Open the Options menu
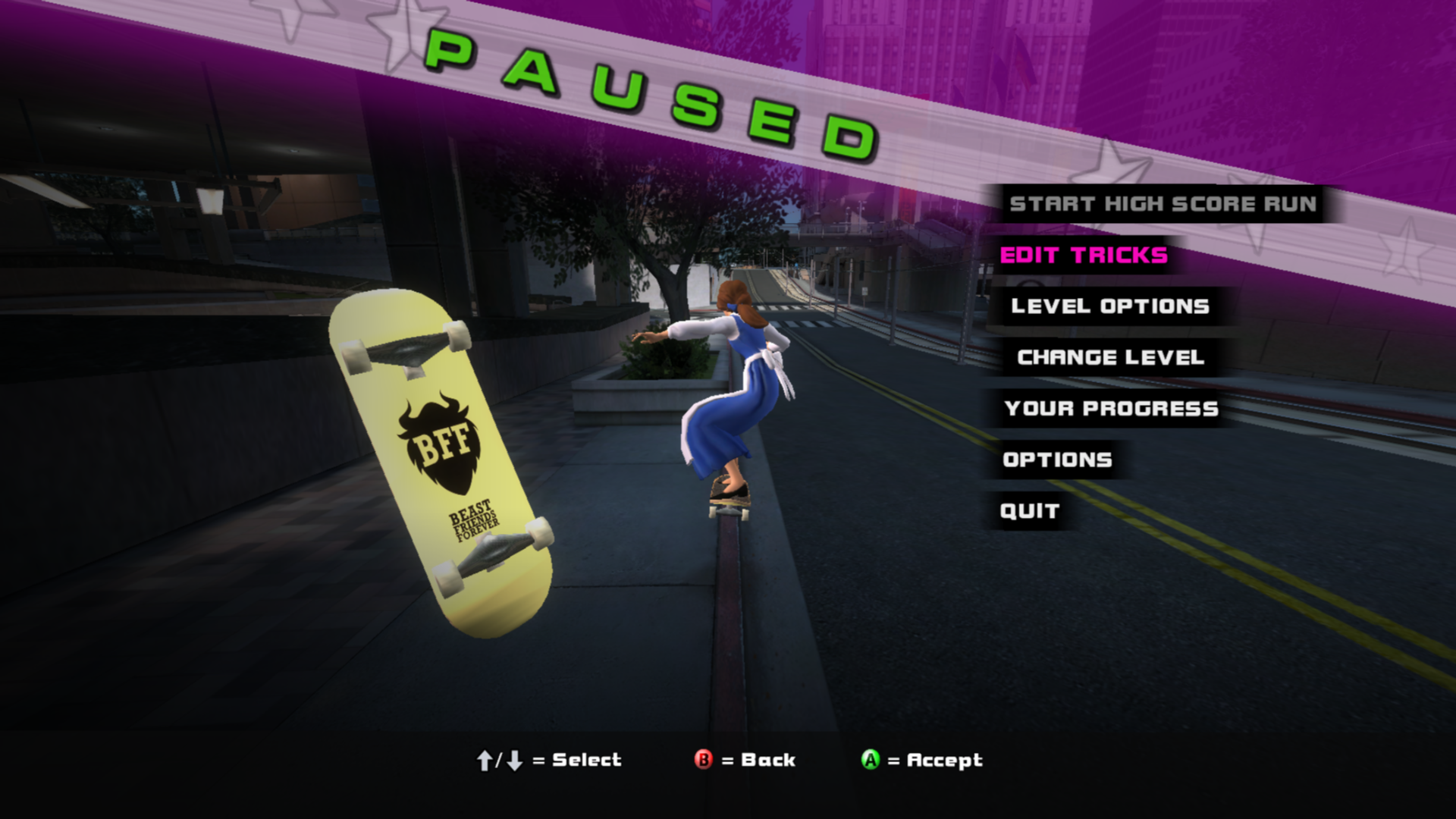The image size is (1456, 819). 1057,460
